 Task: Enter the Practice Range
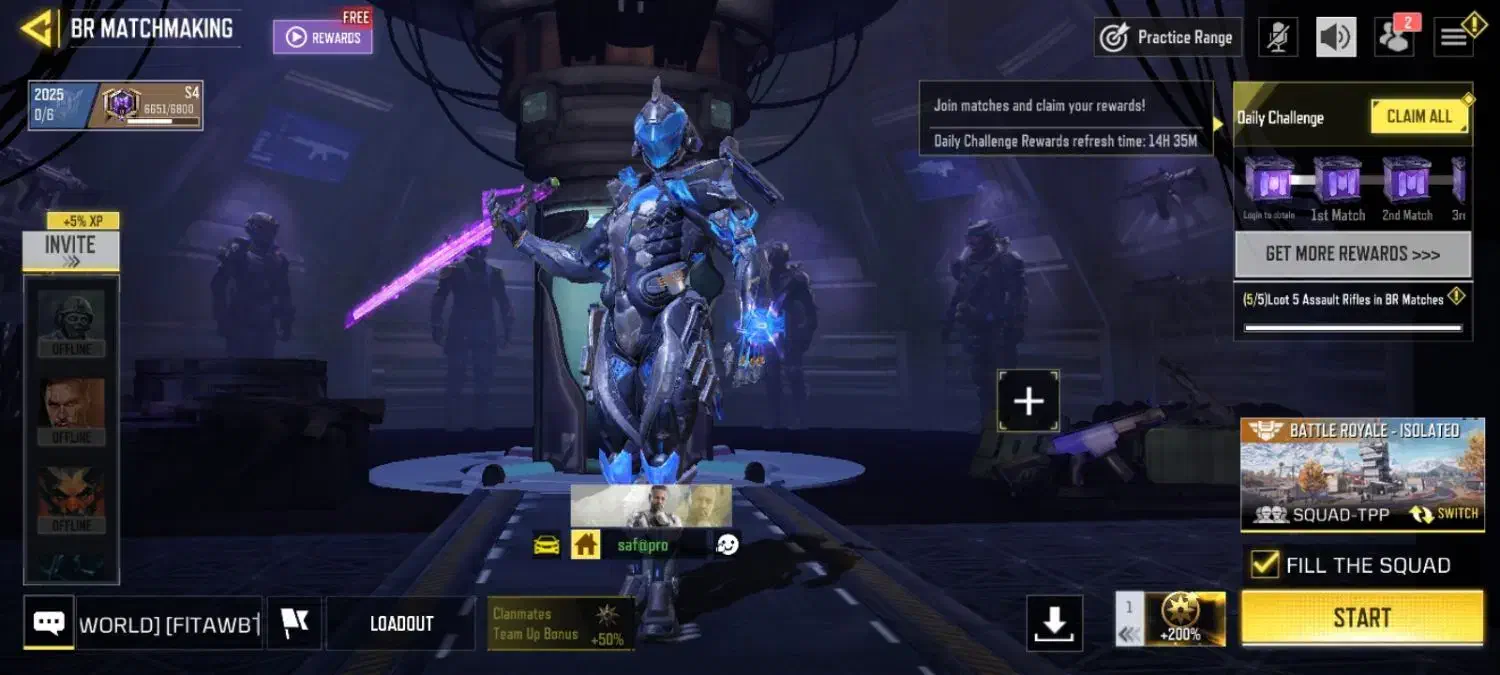[1168, 37]
